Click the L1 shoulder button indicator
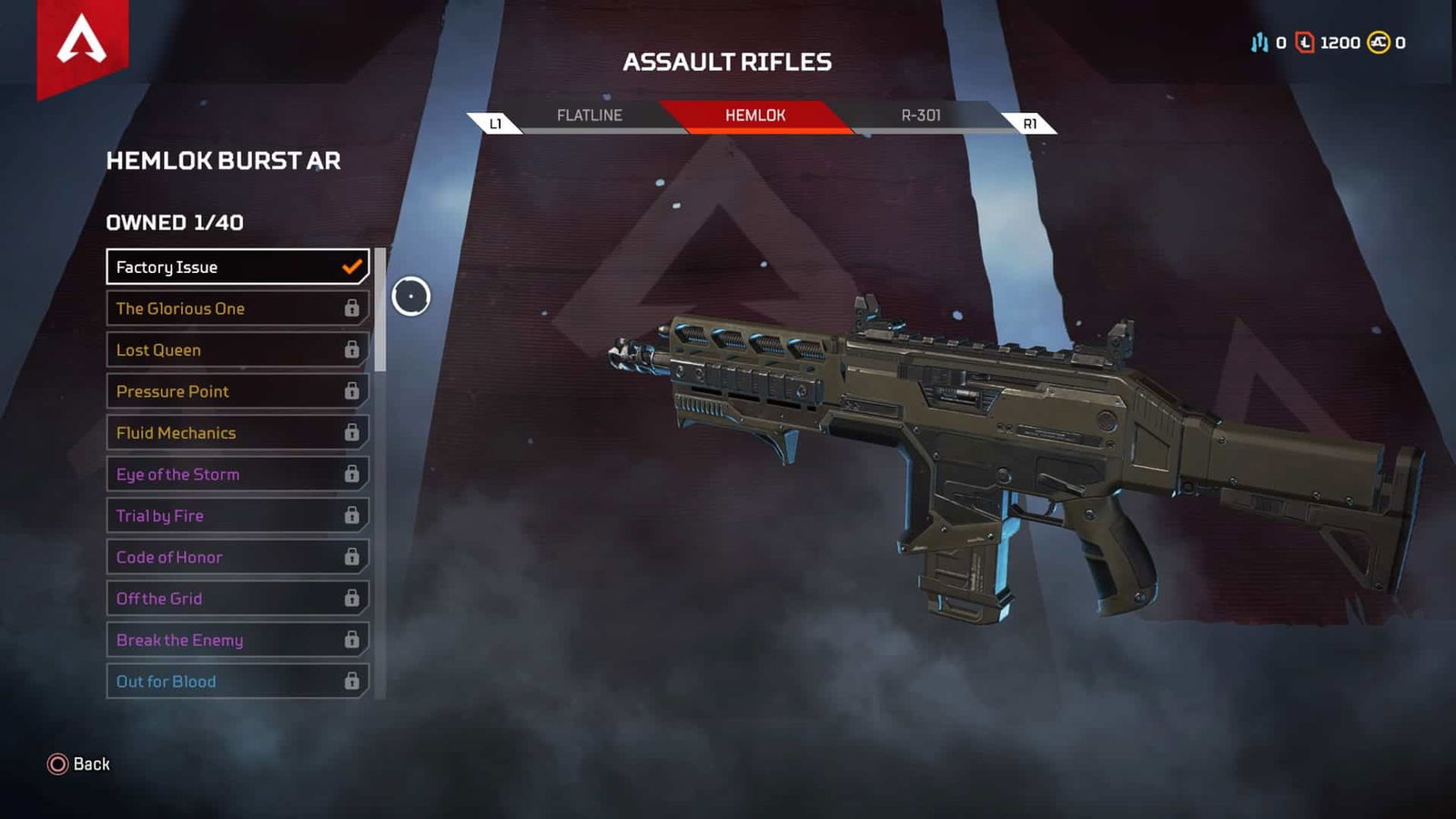Viewport: 1456px width, 819px height. (x=497, y=120)
